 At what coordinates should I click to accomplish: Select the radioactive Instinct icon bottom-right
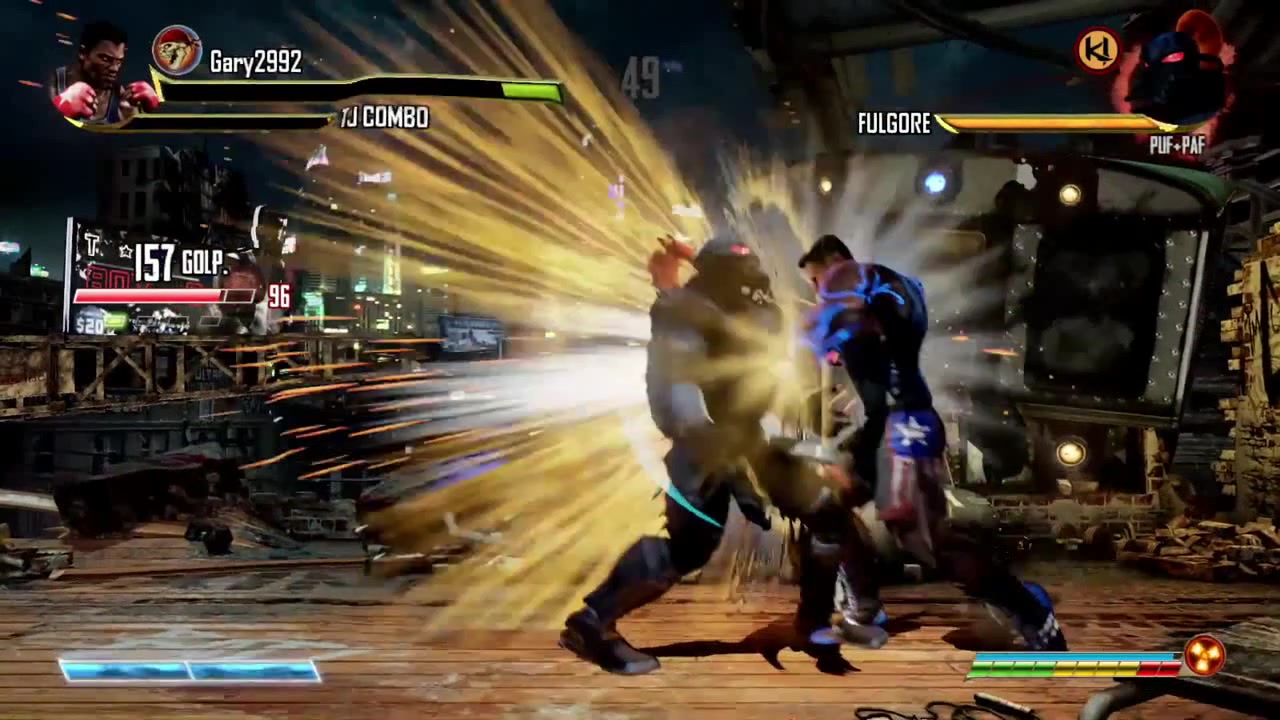coord(1205,655)
